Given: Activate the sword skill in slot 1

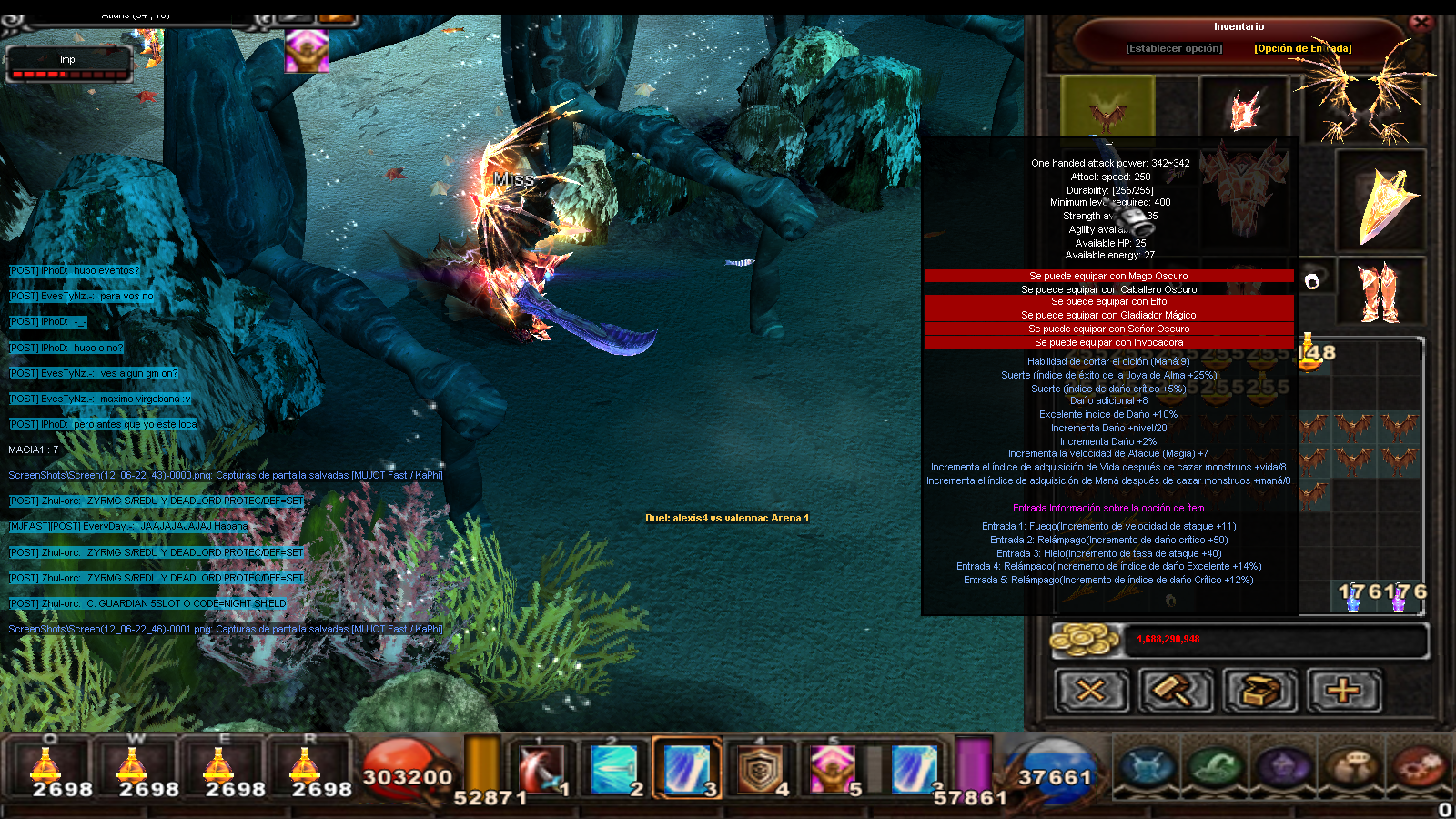Looking at the screenshot, I should (x=542, y=769).
